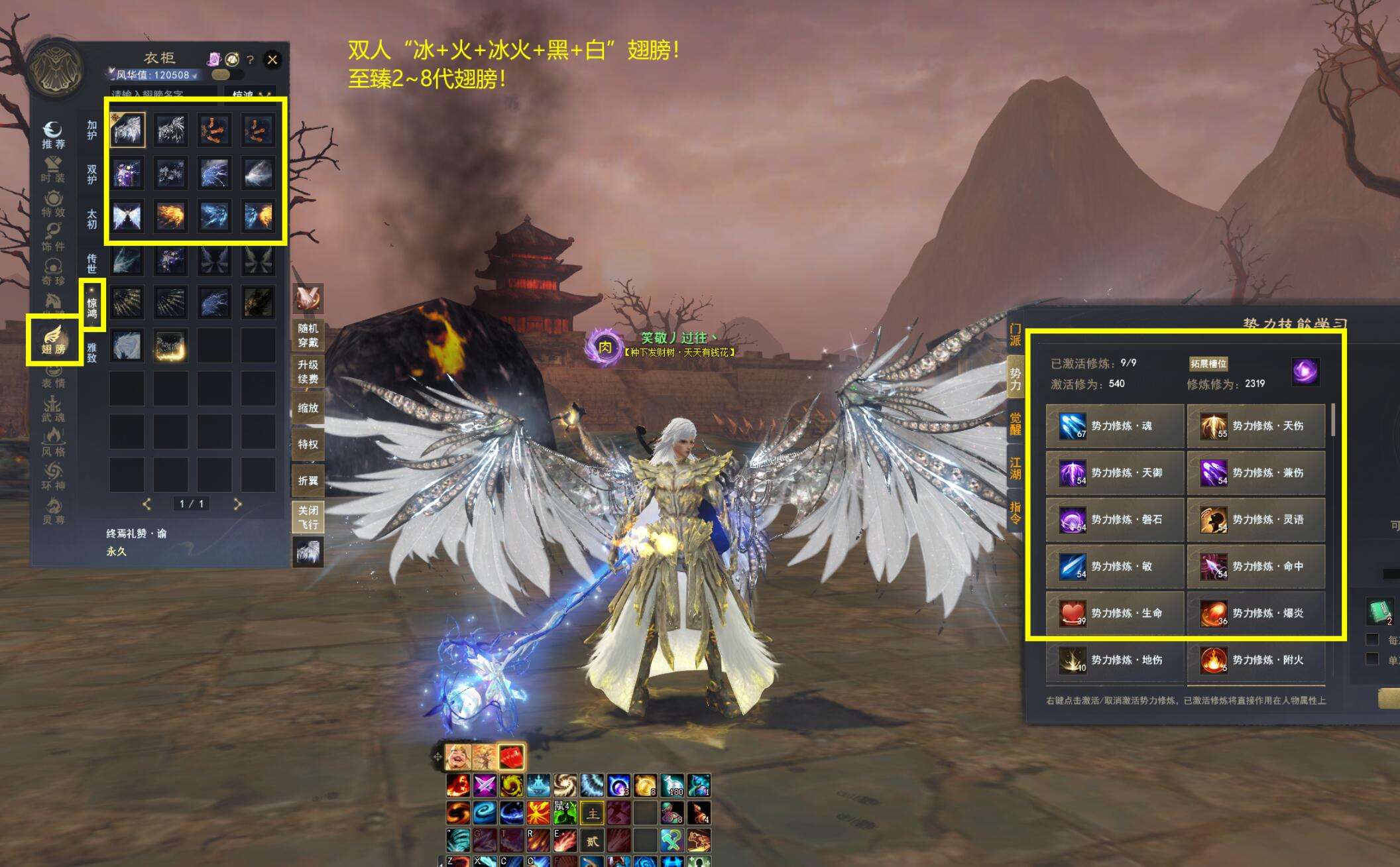This screenshot has height=867, width=1400.
Task: Switch to the 时装 category
Action: tap(53, 170)
